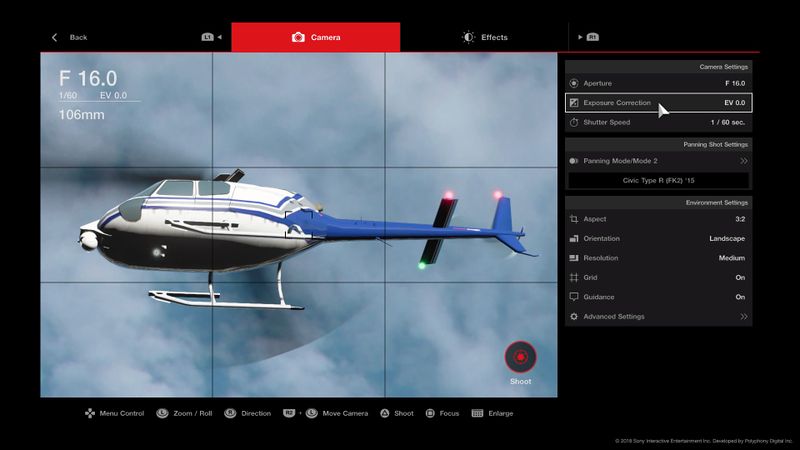The width and height of the screenshot is (800, 450).
Task: Select the Exposure Correction setting
Action: point(658,103)
